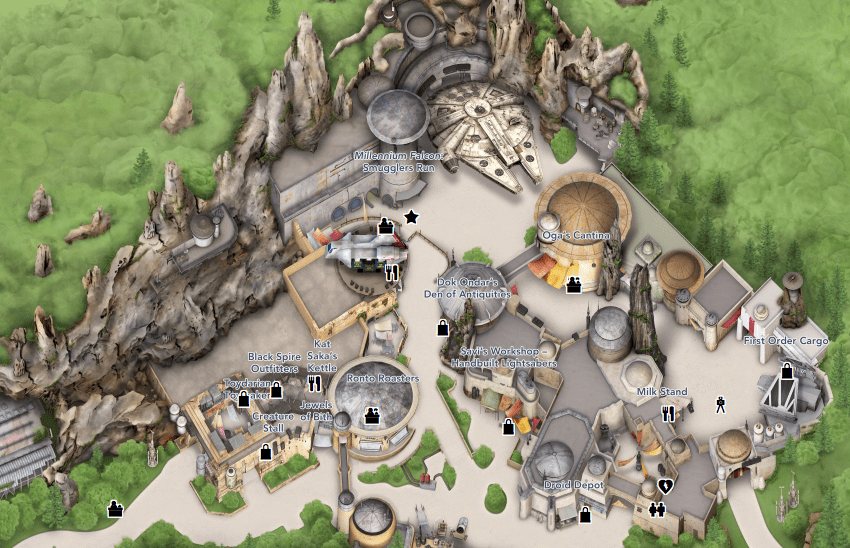
Task: Select the Creature Stall shopping bag marker
Action: (x=266, y=452)
